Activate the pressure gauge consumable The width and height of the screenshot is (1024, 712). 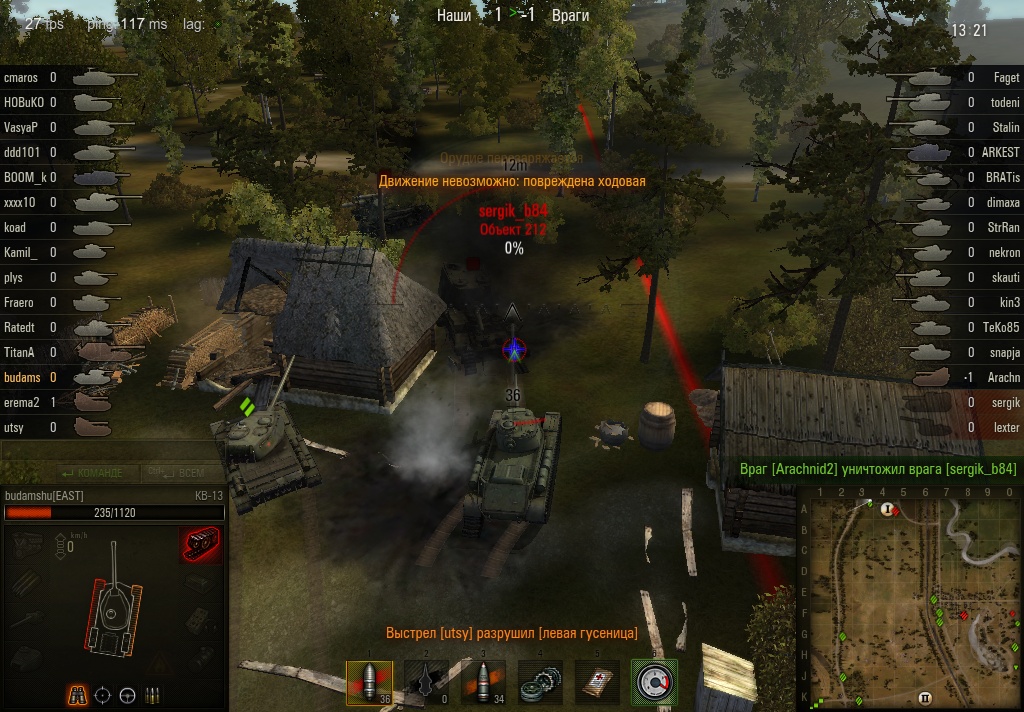pyautogui.click(x=655, y=682)
